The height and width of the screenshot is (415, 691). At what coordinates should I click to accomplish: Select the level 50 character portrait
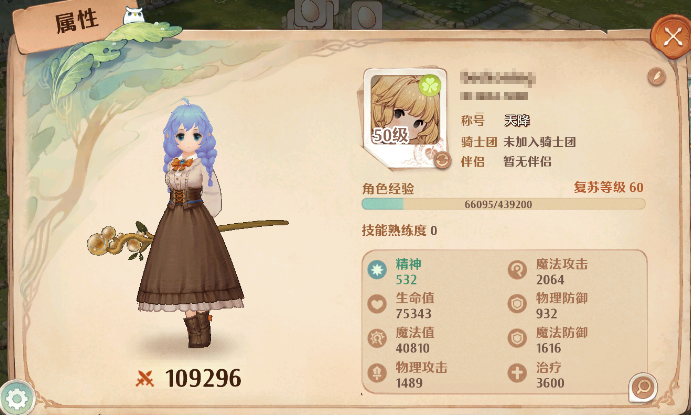404,110
